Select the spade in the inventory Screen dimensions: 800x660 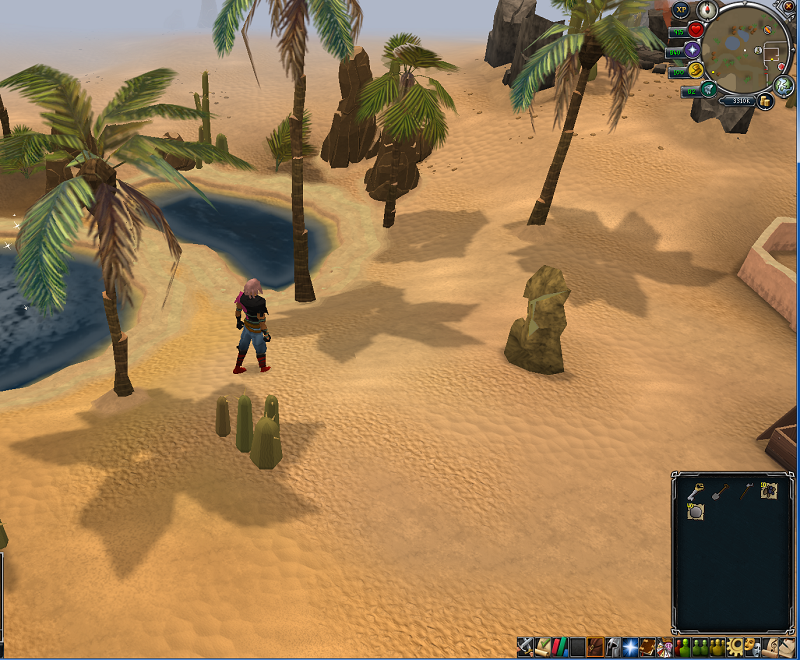[x=720, y=490]
